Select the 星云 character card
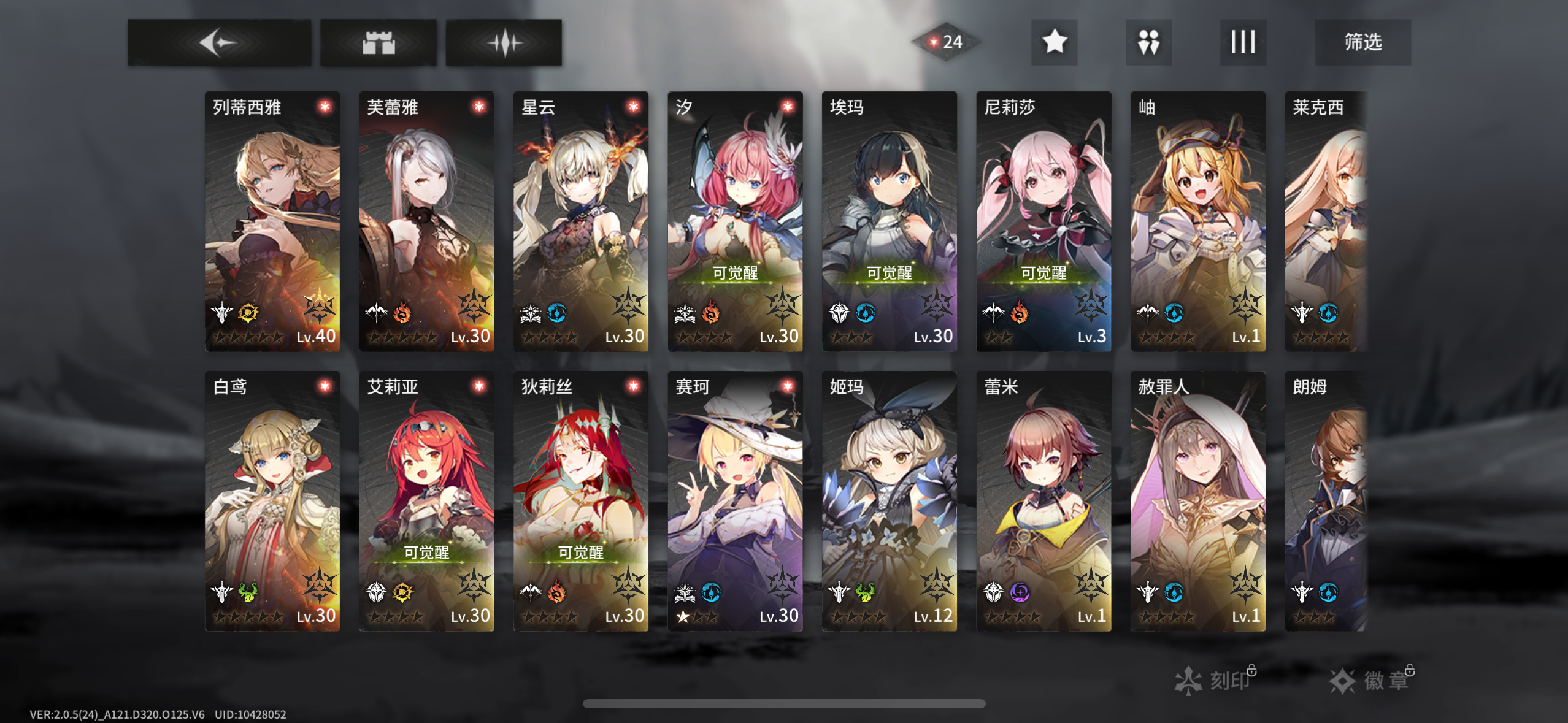The width and height of the screenshot is (1568, 723). point(580,221)
